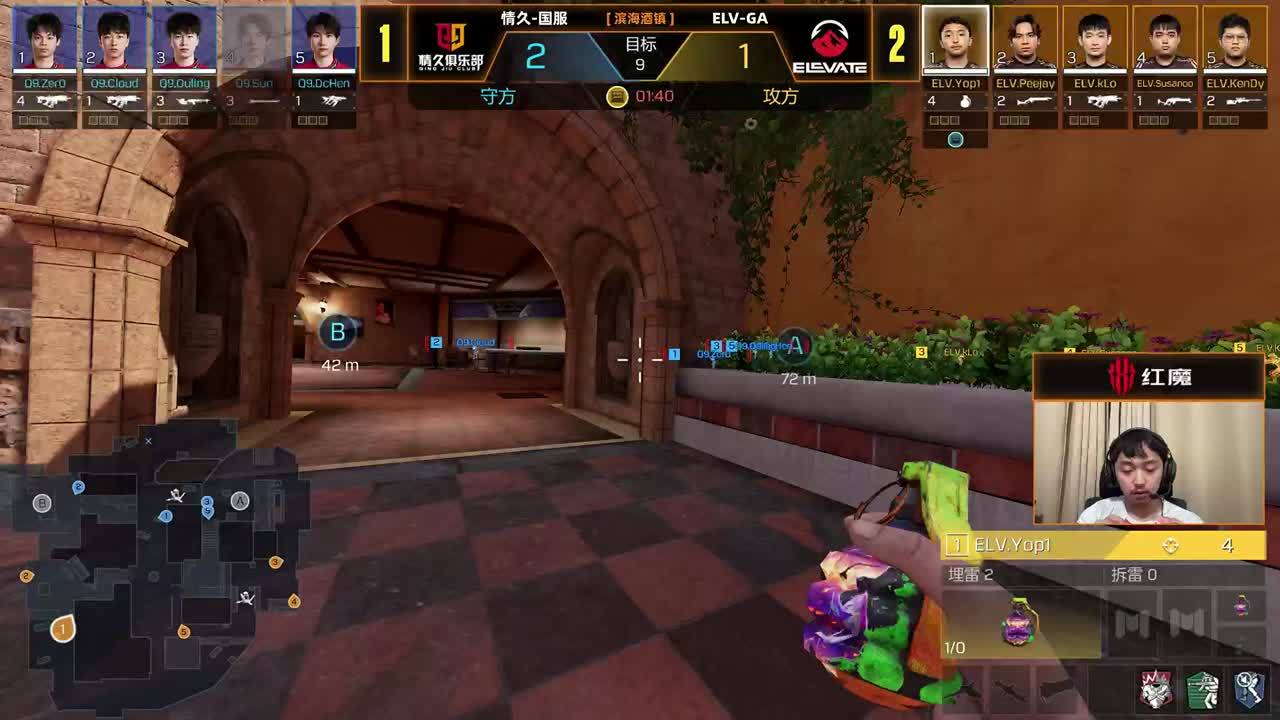The height and width of the screenshot is (720, 1280).
Task: Click the Elevate team logo
Action: click(x=829, y=46)
